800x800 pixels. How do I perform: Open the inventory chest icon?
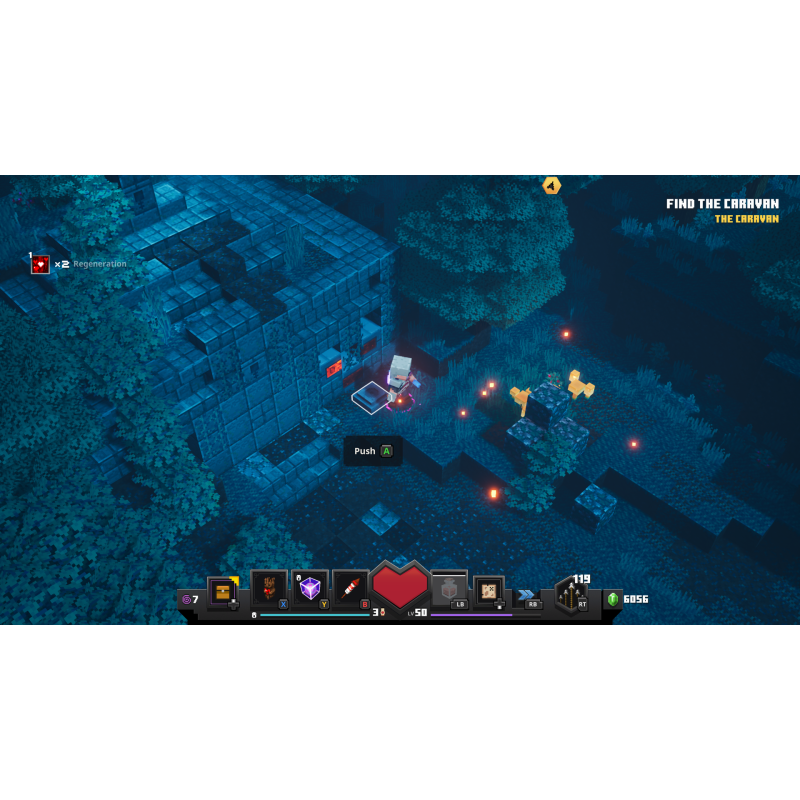222,591
